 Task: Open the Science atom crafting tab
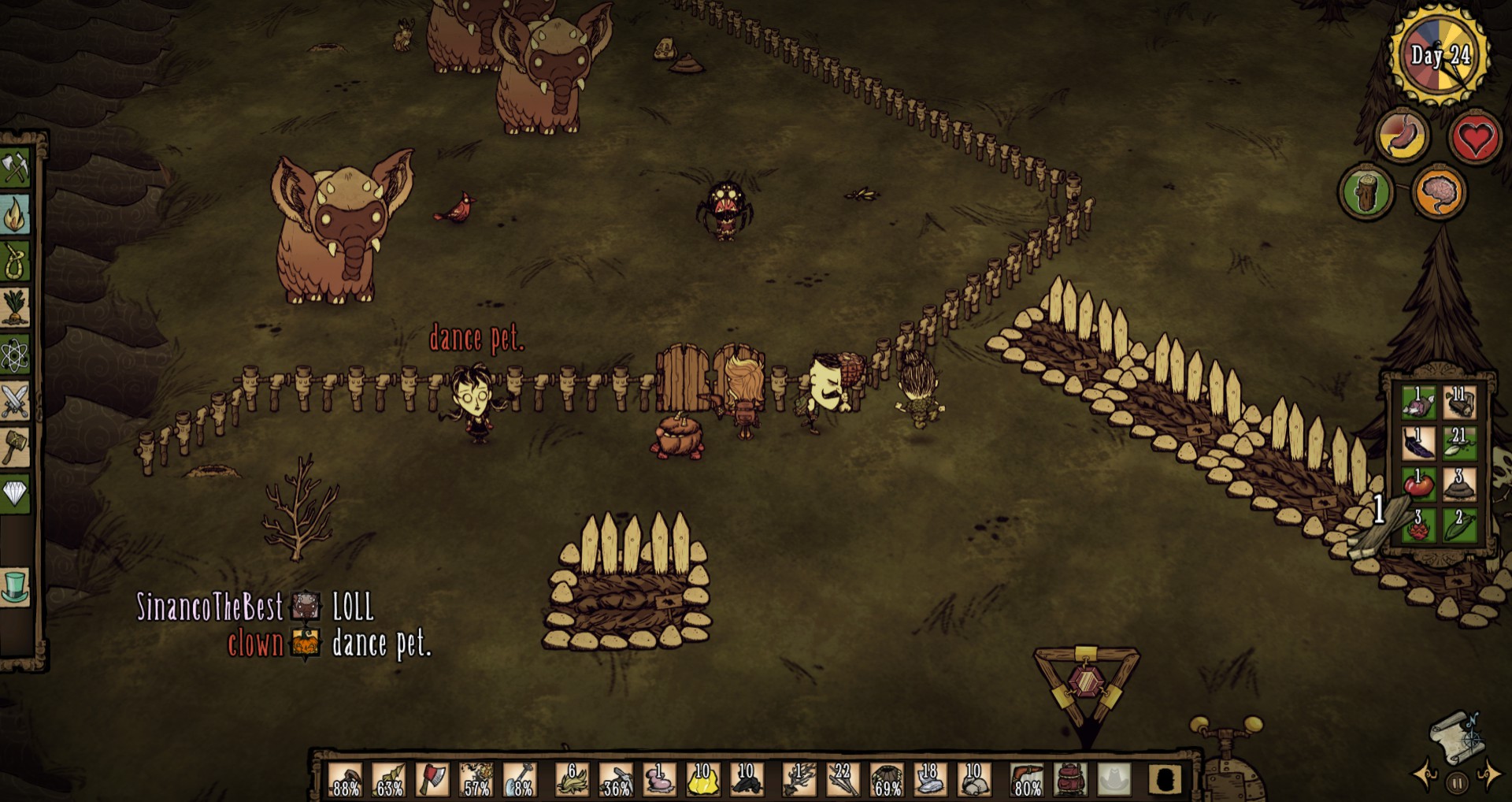(x=16, y=355)
